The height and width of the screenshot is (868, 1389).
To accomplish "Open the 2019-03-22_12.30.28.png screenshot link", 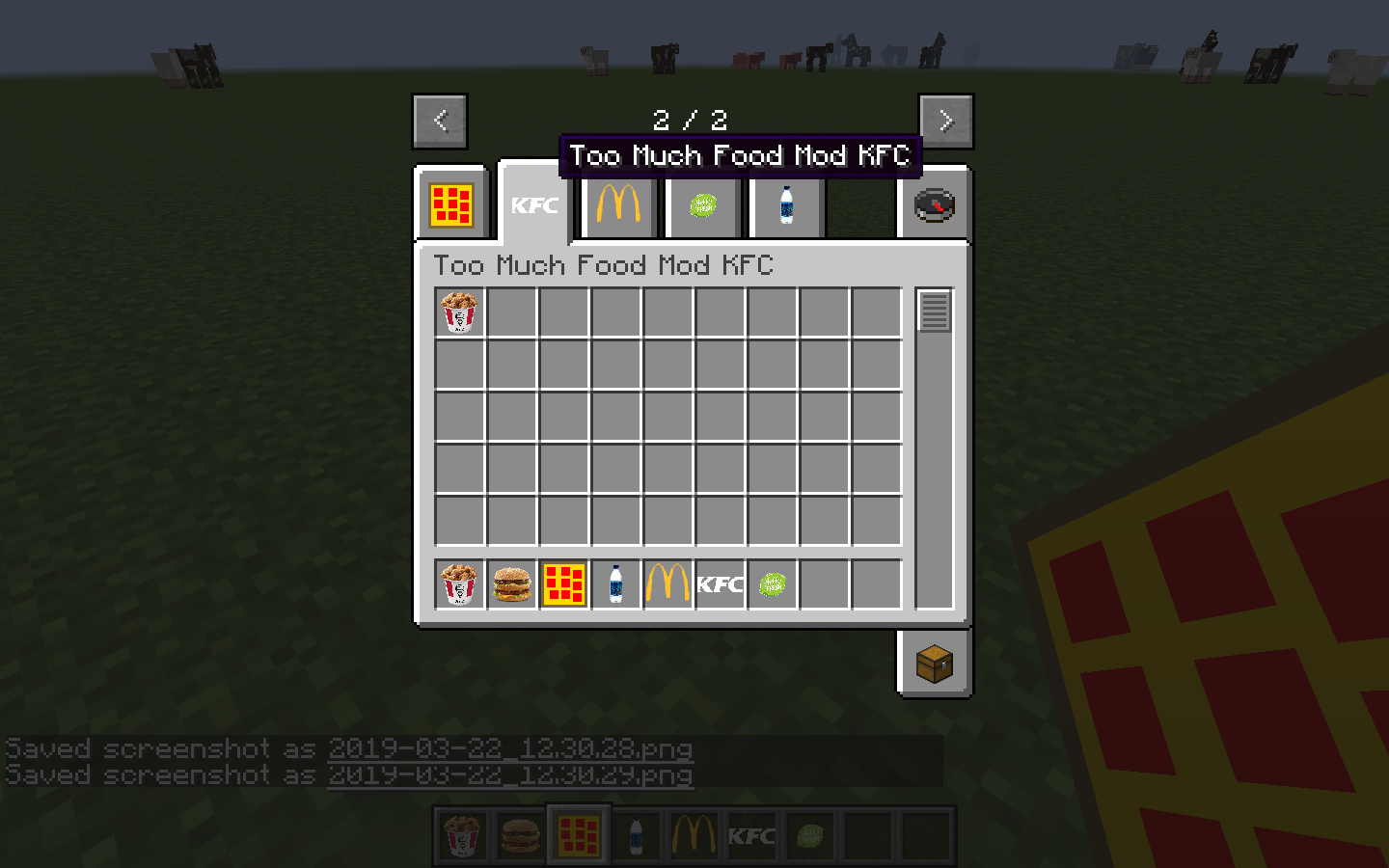I will (x=510, y=749).
